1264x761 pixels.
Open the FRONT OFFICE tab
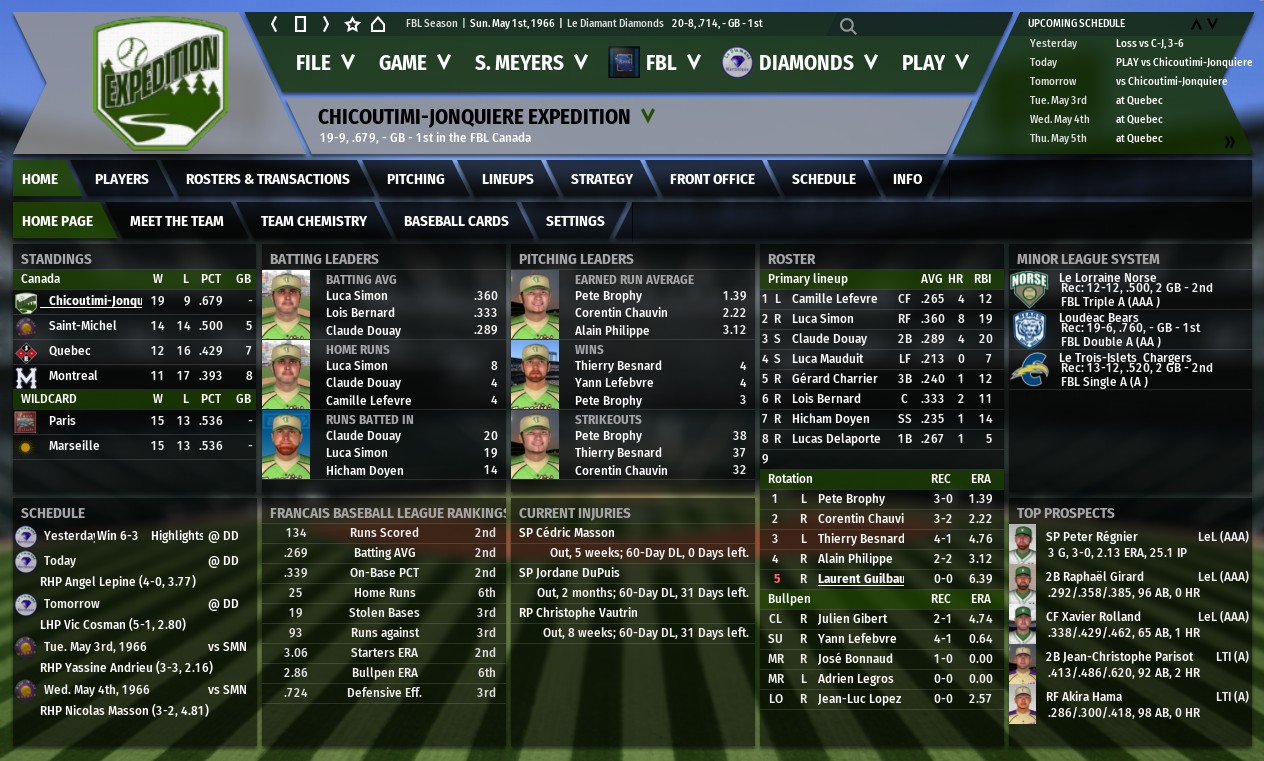(x=712, y=179)
